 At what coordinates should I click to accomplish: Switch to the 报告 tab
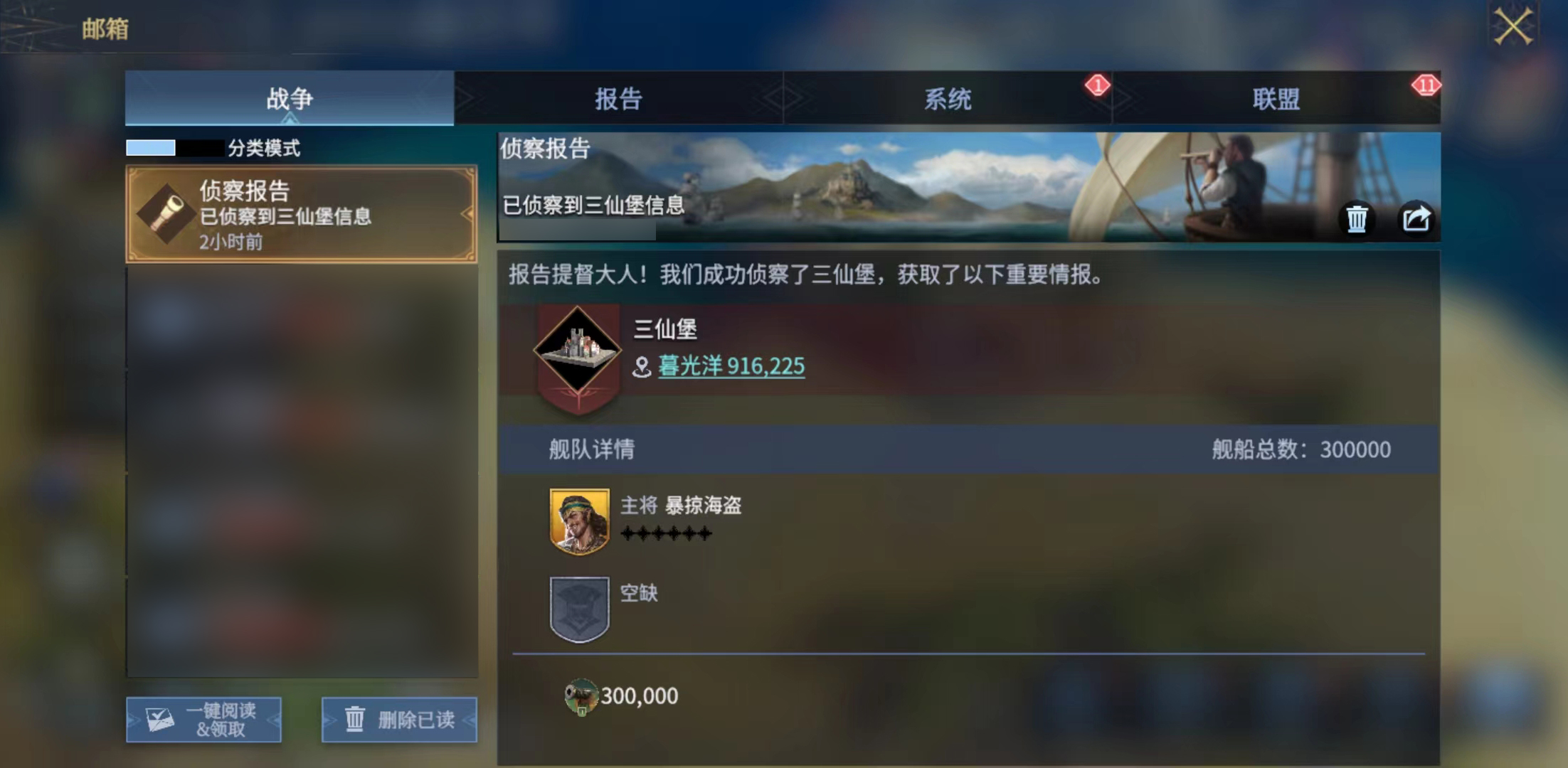[x=618, y=100]
